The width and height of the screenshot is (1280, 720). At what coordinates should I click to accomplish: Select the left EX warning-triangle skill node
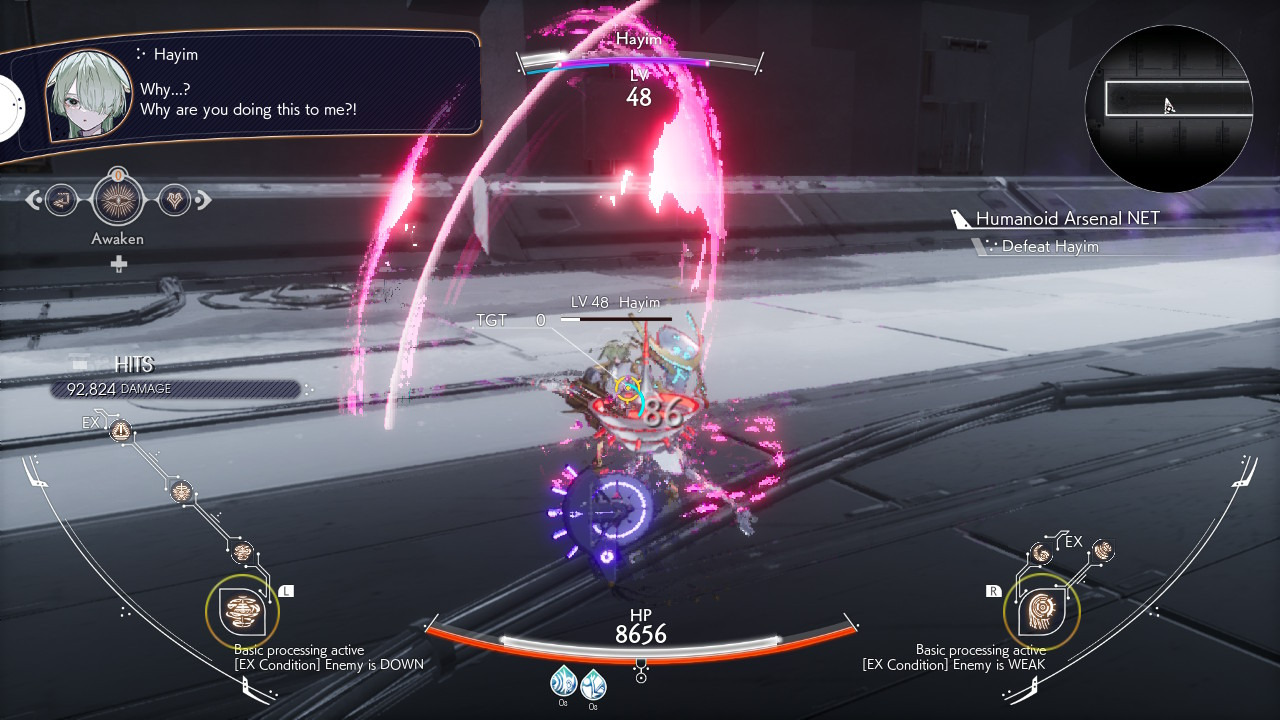[121, 431]
